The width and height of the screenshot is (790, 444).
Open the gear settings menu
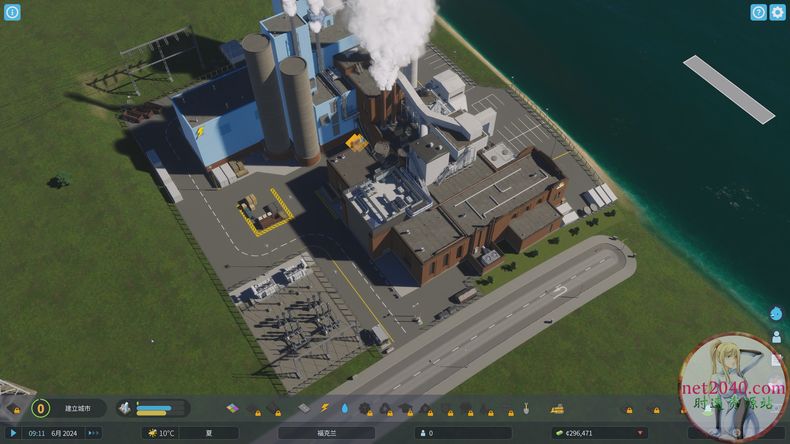777,12
